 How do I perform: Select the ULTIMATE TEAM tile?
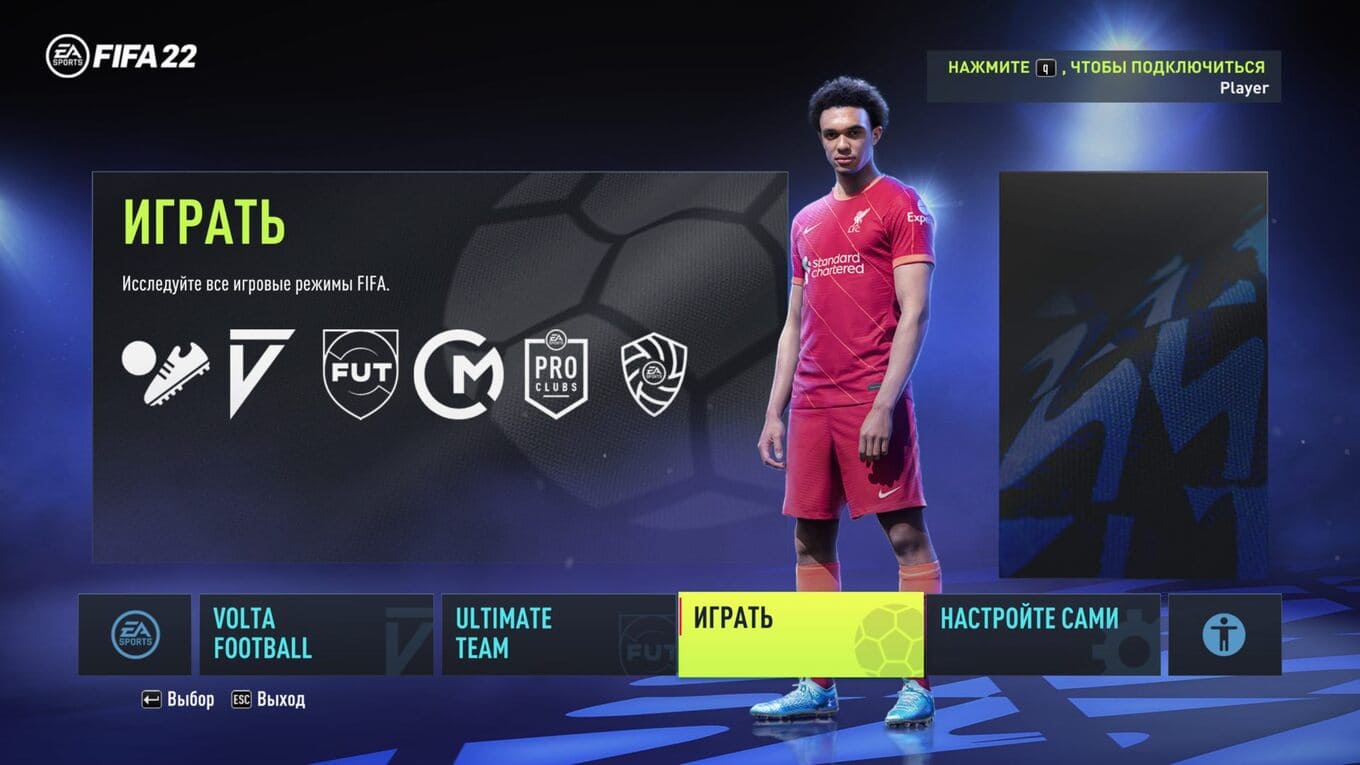(x=558, y=634)
